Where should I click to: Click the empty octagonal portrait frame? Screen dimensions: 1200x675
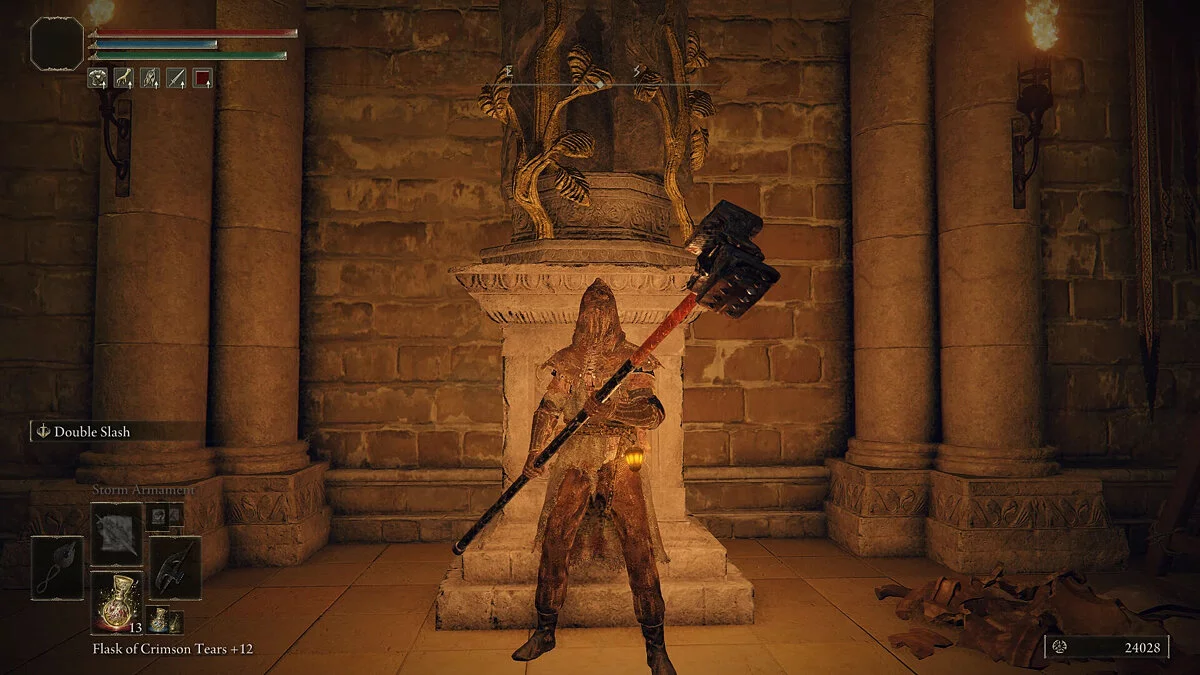pos(57,44)
